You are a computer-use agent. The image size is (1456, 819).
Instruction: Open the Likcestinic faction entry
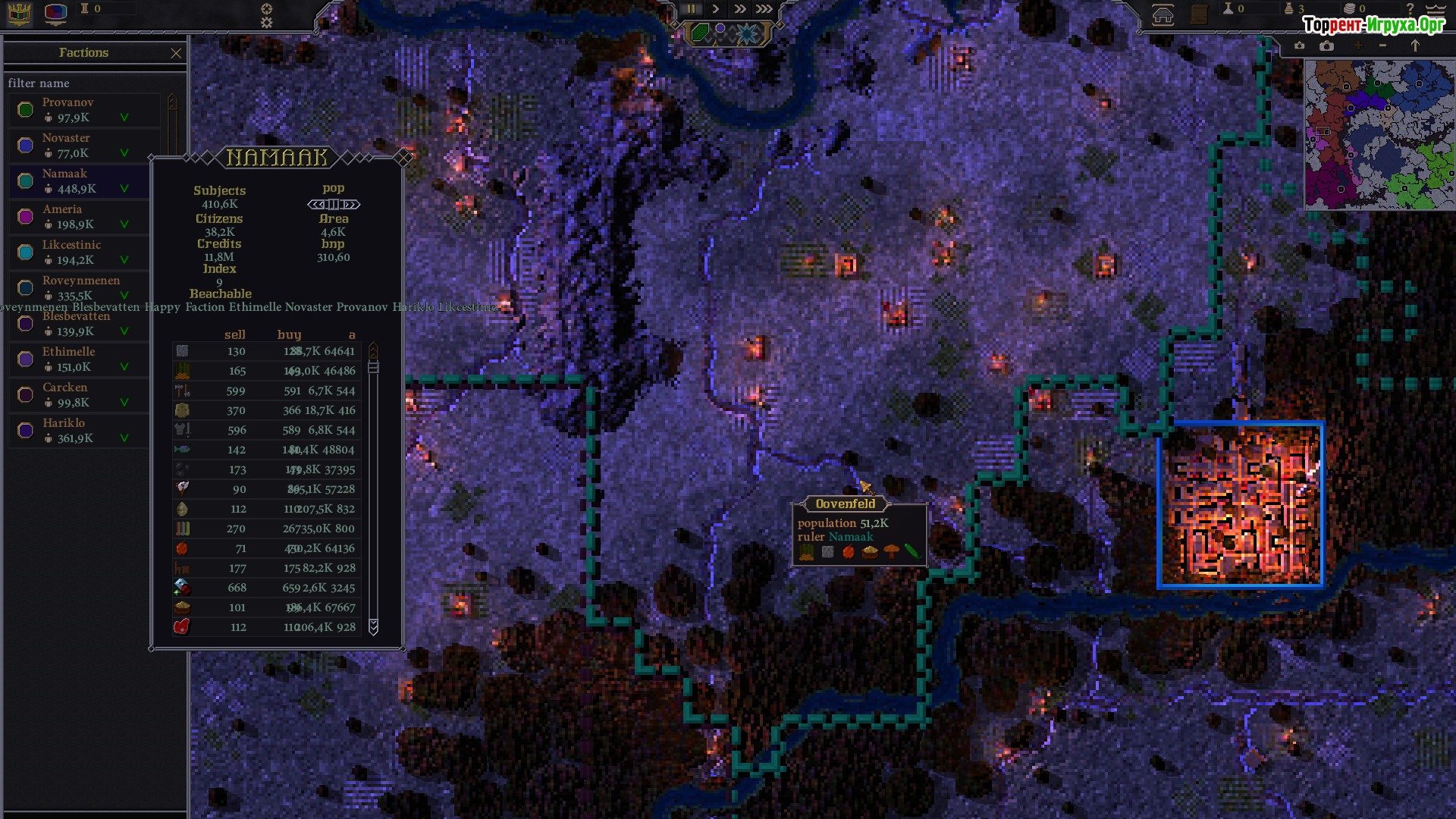pyautogui.click(x=83, y=253)
